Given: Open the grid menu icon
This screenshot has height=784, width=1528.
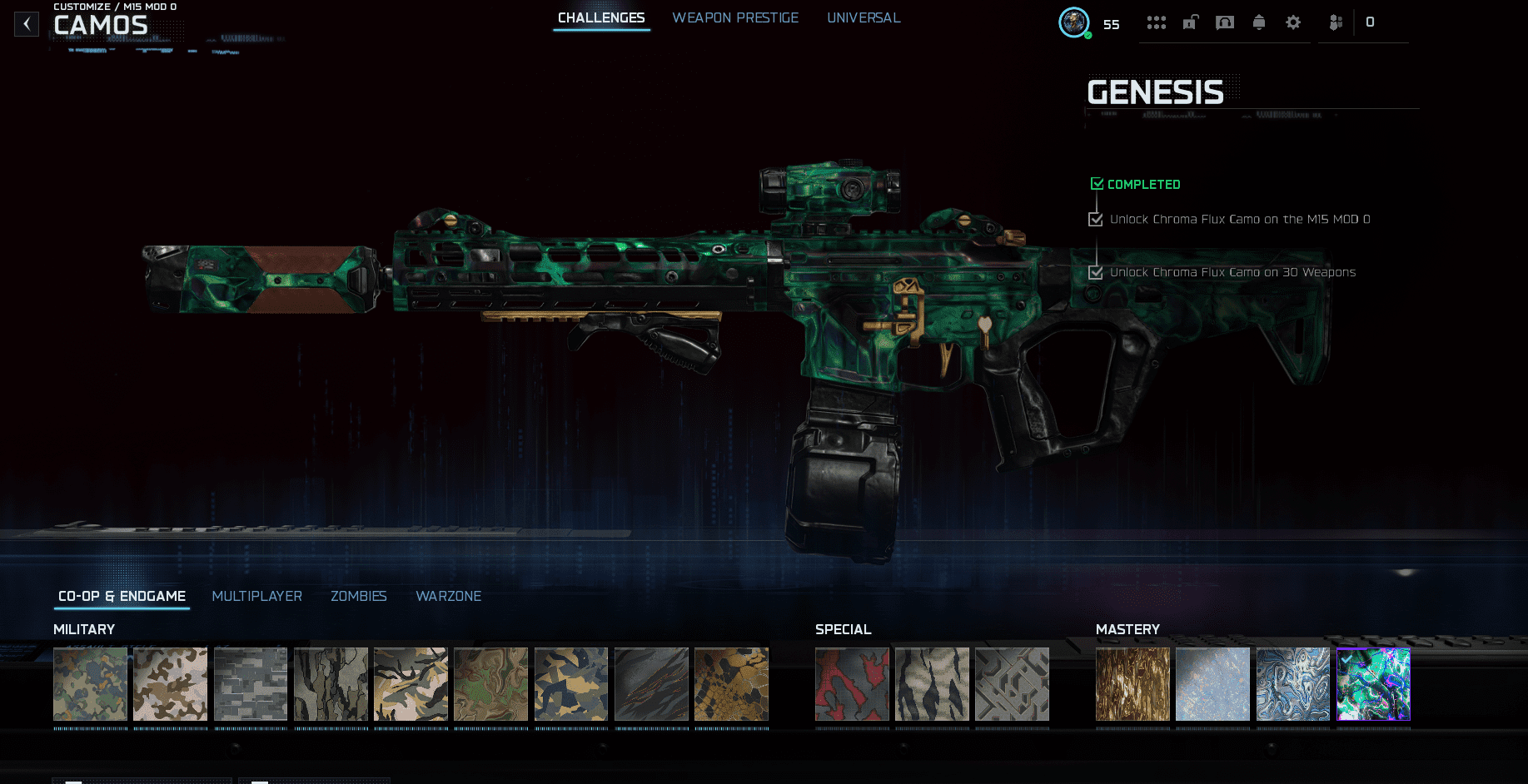Looking at the screenshot, I should coord(1156,22).
